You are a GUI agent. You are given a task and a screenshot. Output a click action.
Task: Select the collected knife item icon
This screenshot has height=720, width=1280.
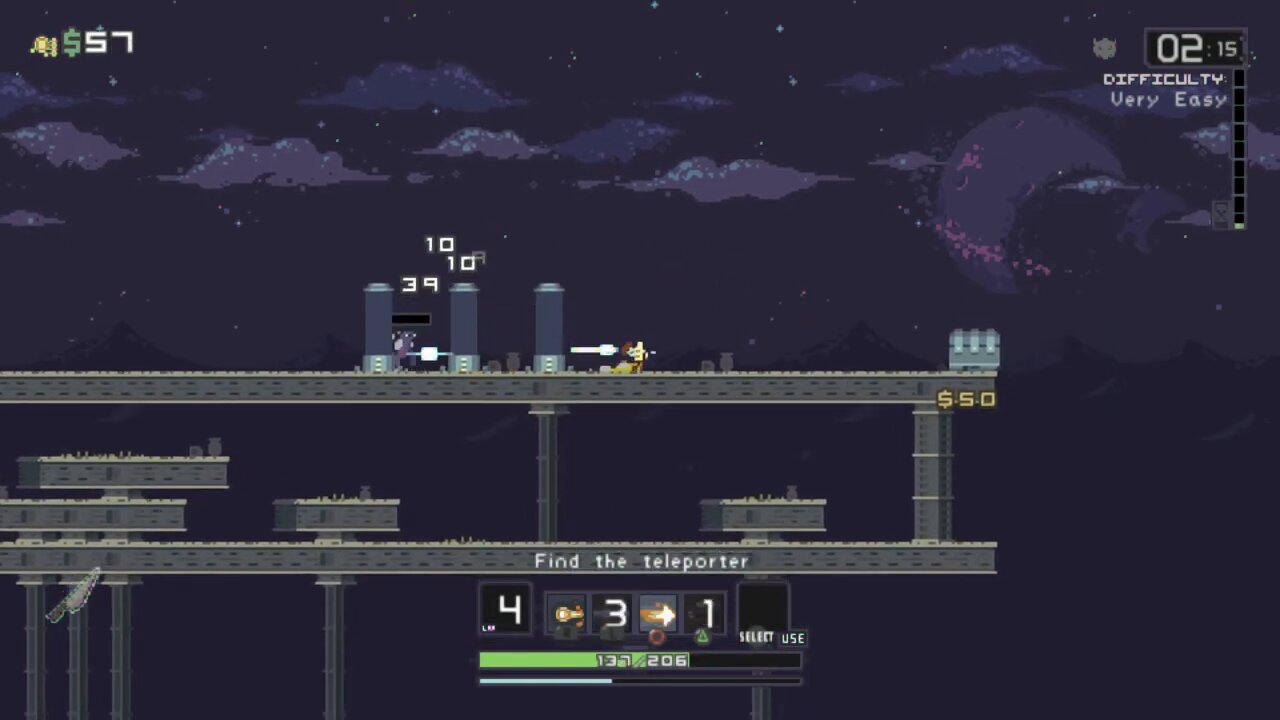coord(74,596)
